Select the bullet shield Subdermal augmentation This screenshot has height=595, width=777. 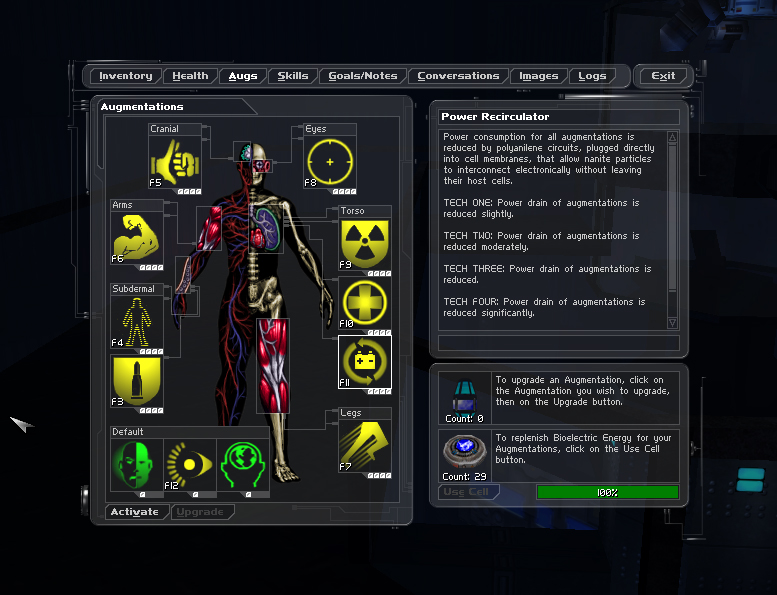[x=137, y=381]
